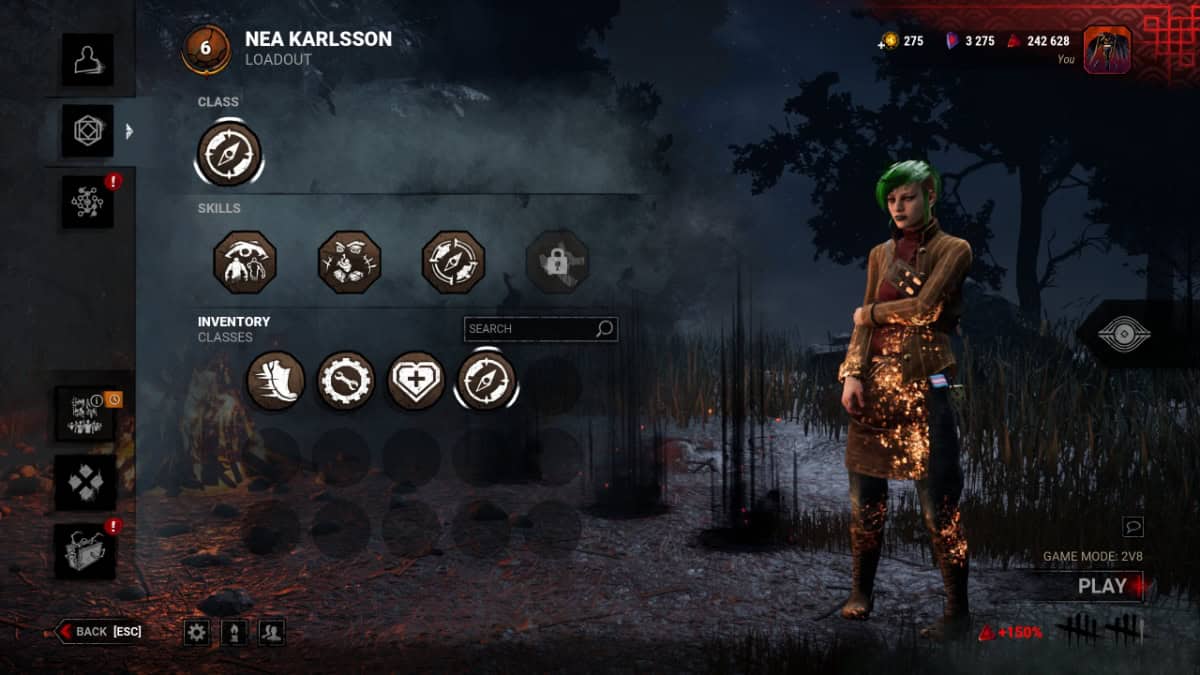
Task: Pick the heart with plus medic class
Action: pos(416,381)
